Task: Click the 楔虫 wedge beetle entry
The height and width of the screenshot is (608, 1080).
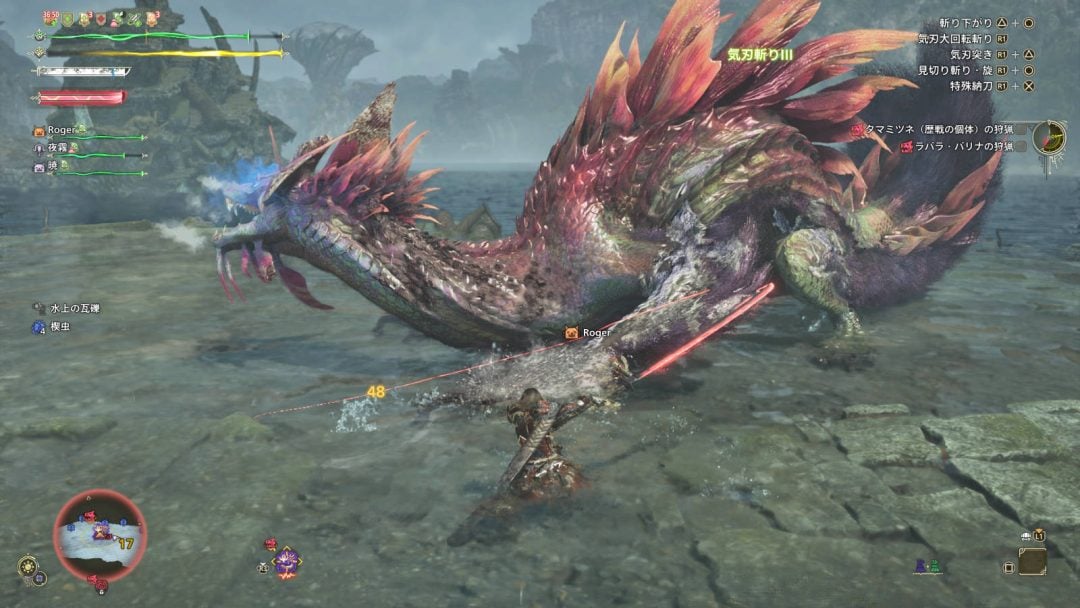Action: point(58,327)
